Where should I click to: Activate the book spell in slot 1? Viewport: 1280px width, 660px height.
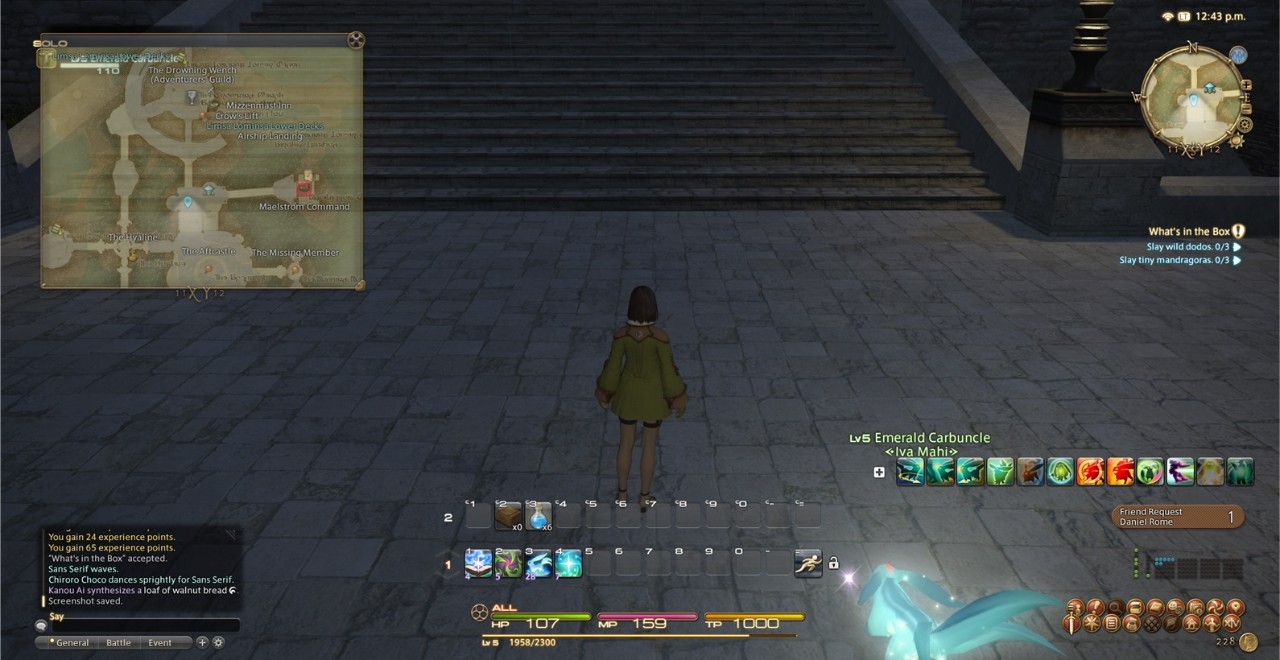tap(478, 564)
